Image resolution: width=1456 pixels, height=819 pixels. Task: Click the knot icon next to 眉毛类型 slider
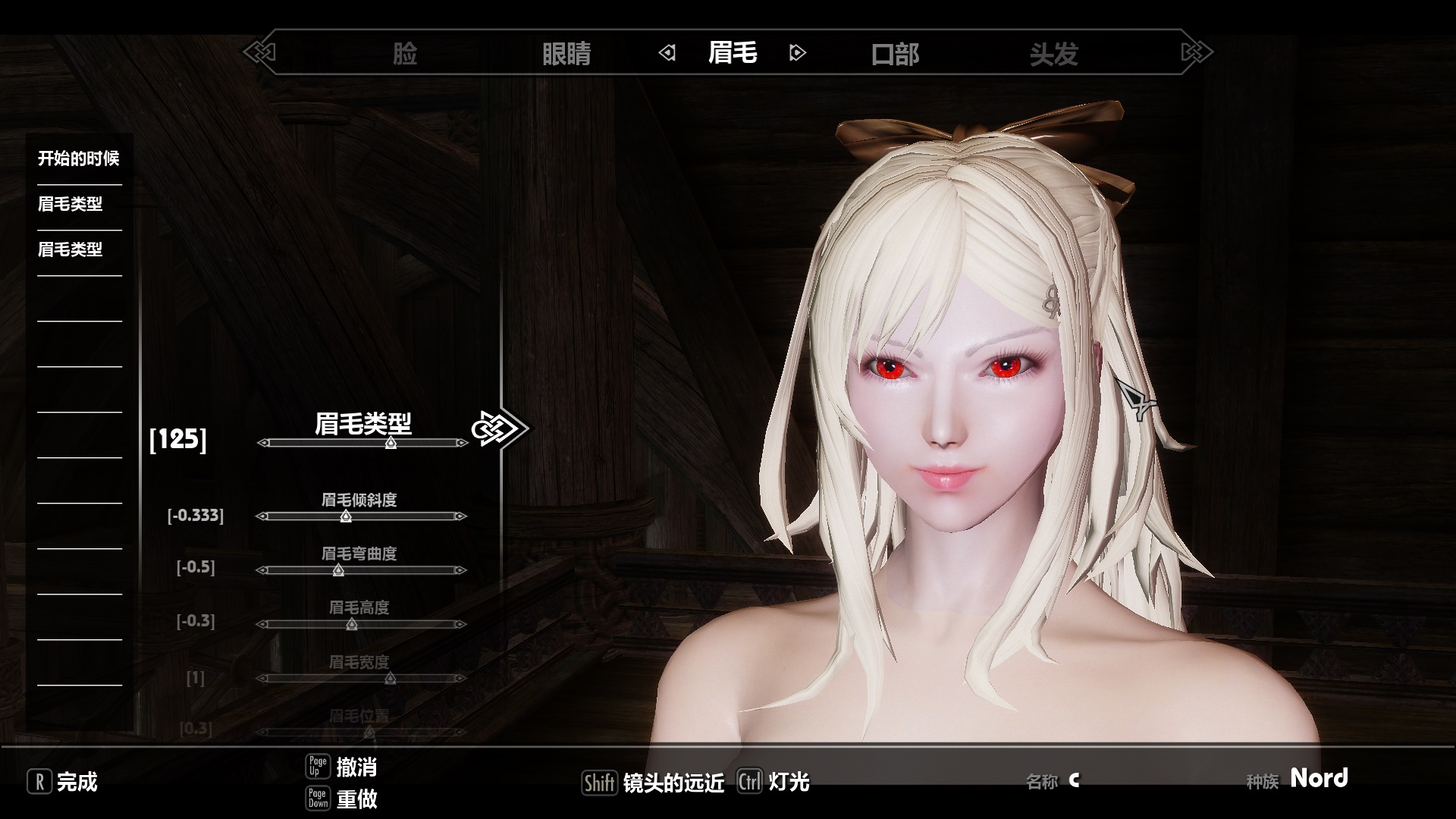[x=497, y=428]
